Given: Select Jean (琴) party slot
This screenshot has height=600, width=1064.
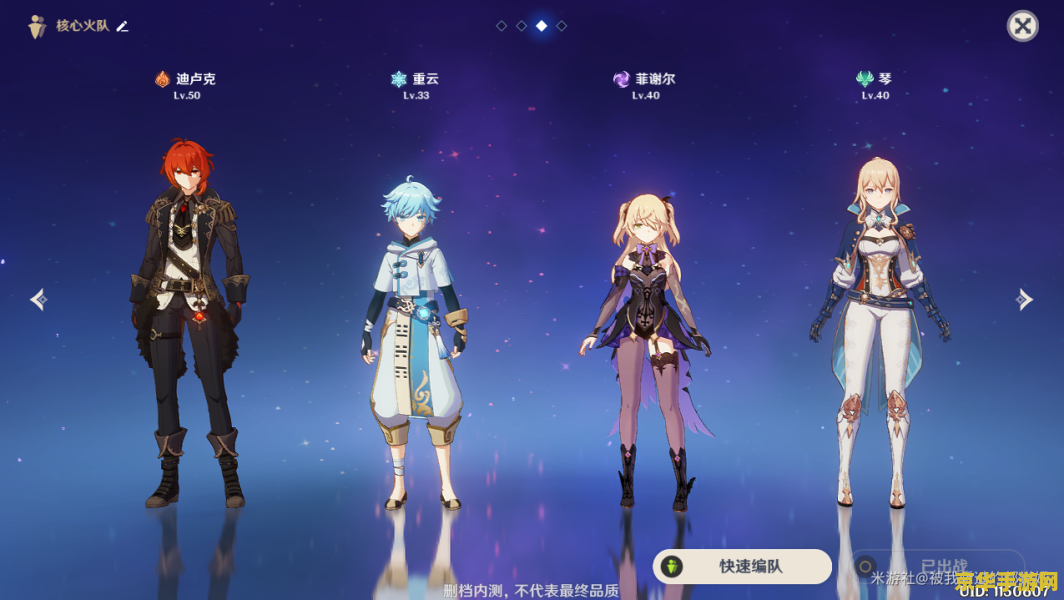Looking at the screenshot, I should point(876,330).
